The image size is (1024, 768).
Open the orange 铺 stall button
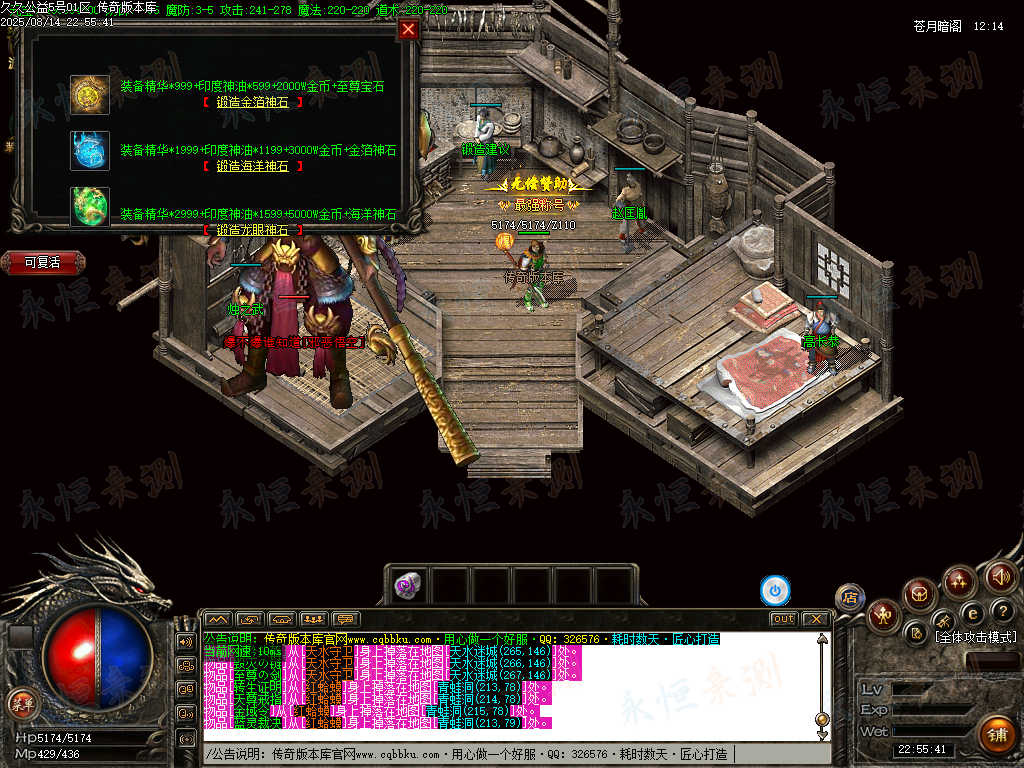997,735
